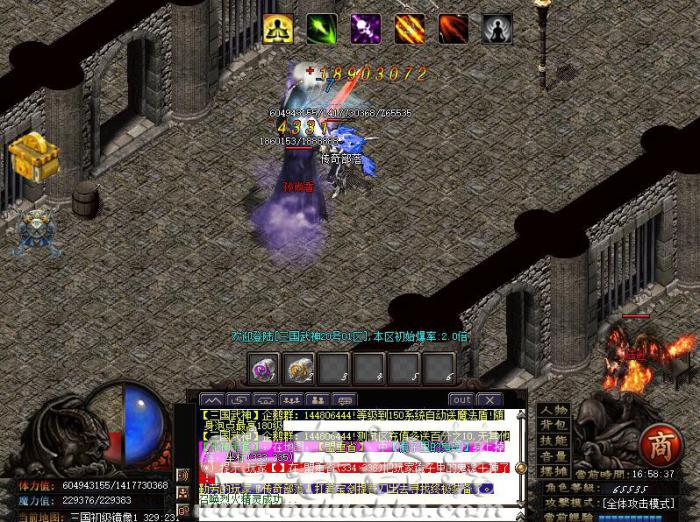Open the 技能 skills panel
The width and height of the screenshot is (700, 522).
(553, 440)
